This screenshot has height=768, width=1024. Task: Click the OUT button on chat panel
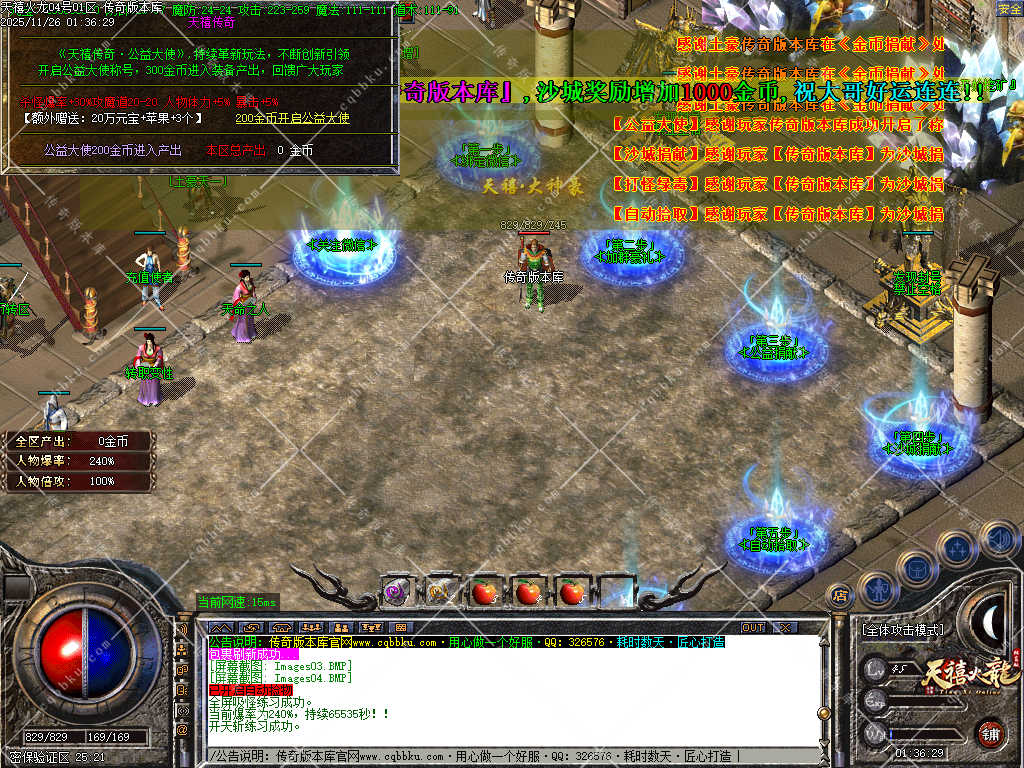(753, 628)
